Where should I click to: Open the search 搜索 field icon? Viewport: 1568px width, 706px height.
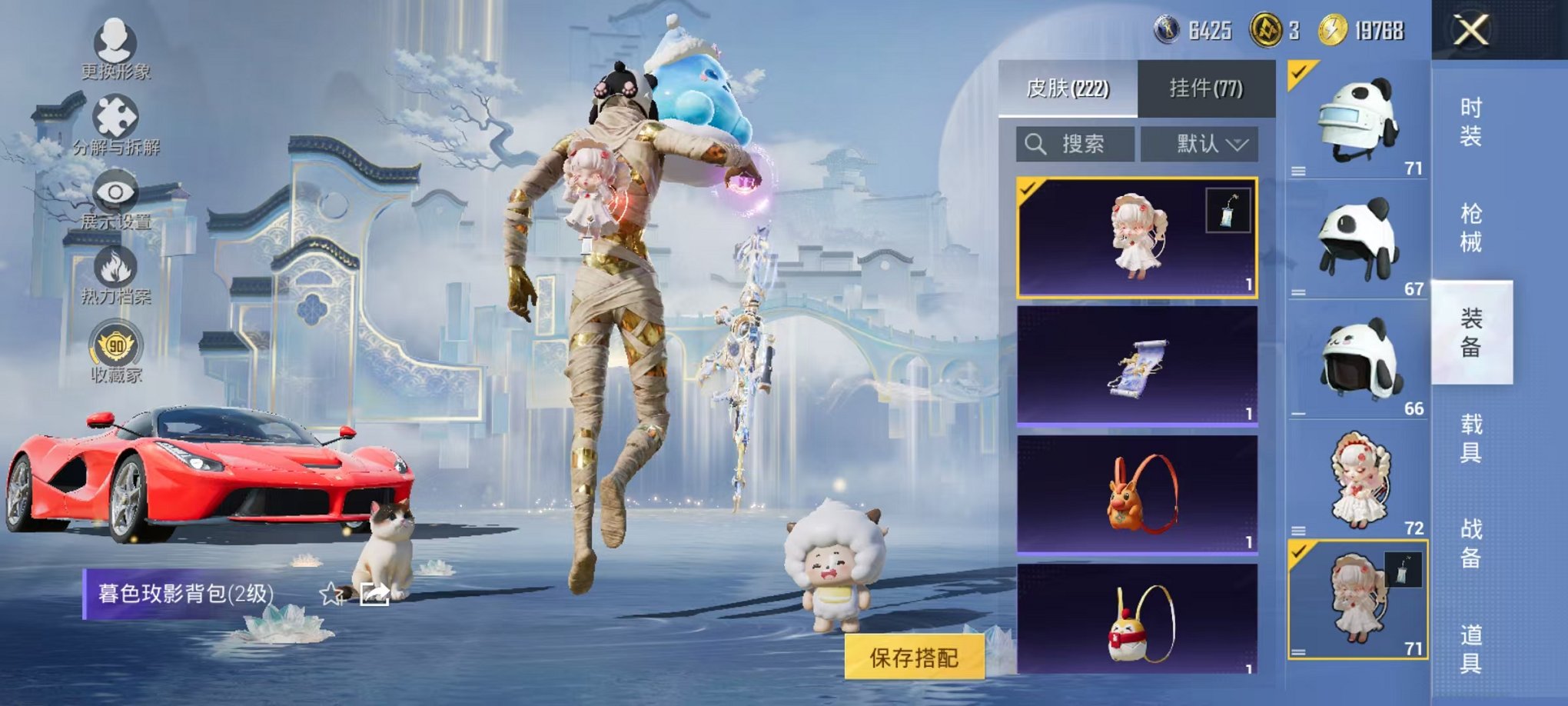tap(1036, 142)
